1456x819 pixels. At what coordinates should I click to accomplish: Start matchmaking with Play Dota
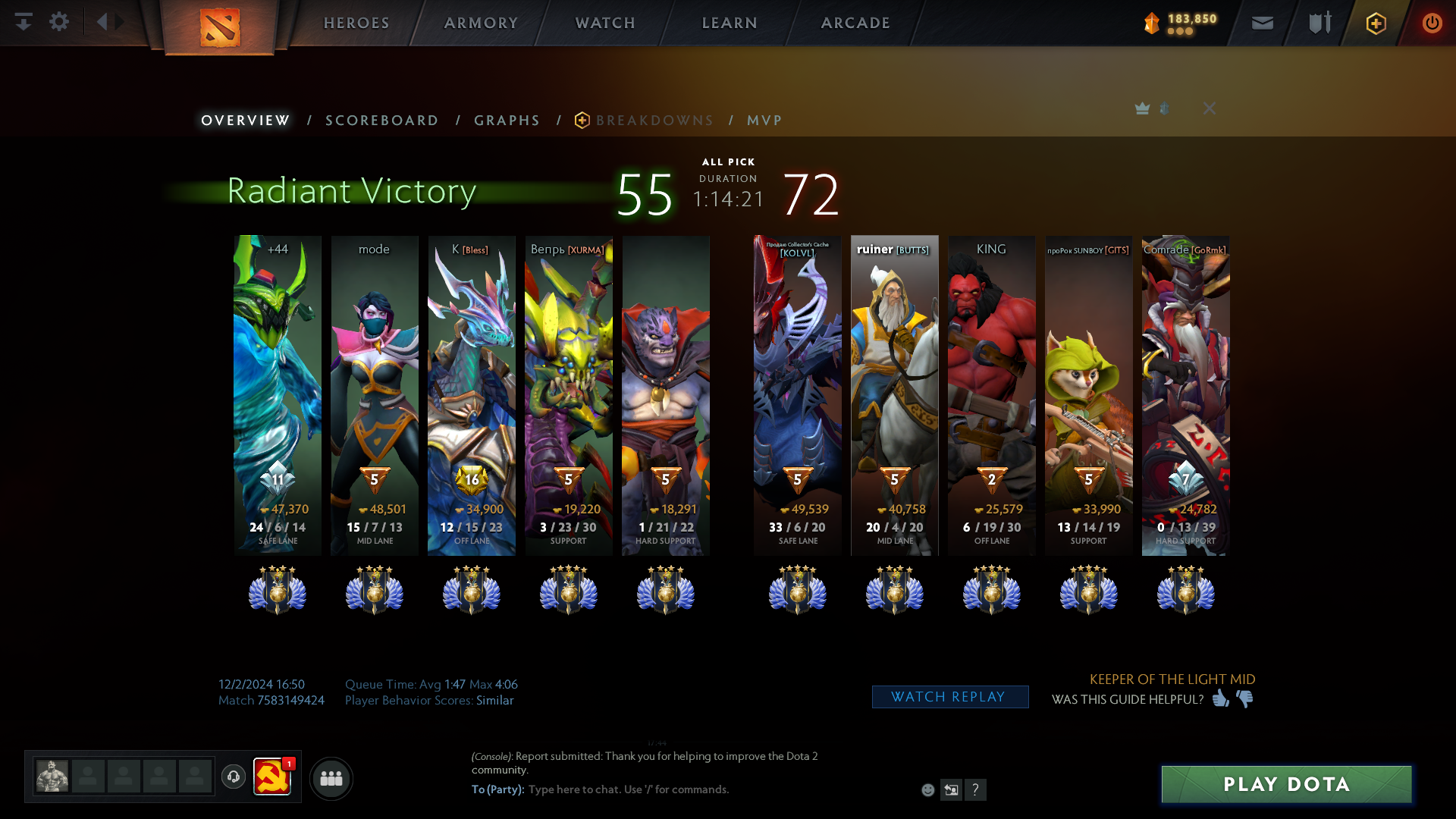pos(1286,784)
